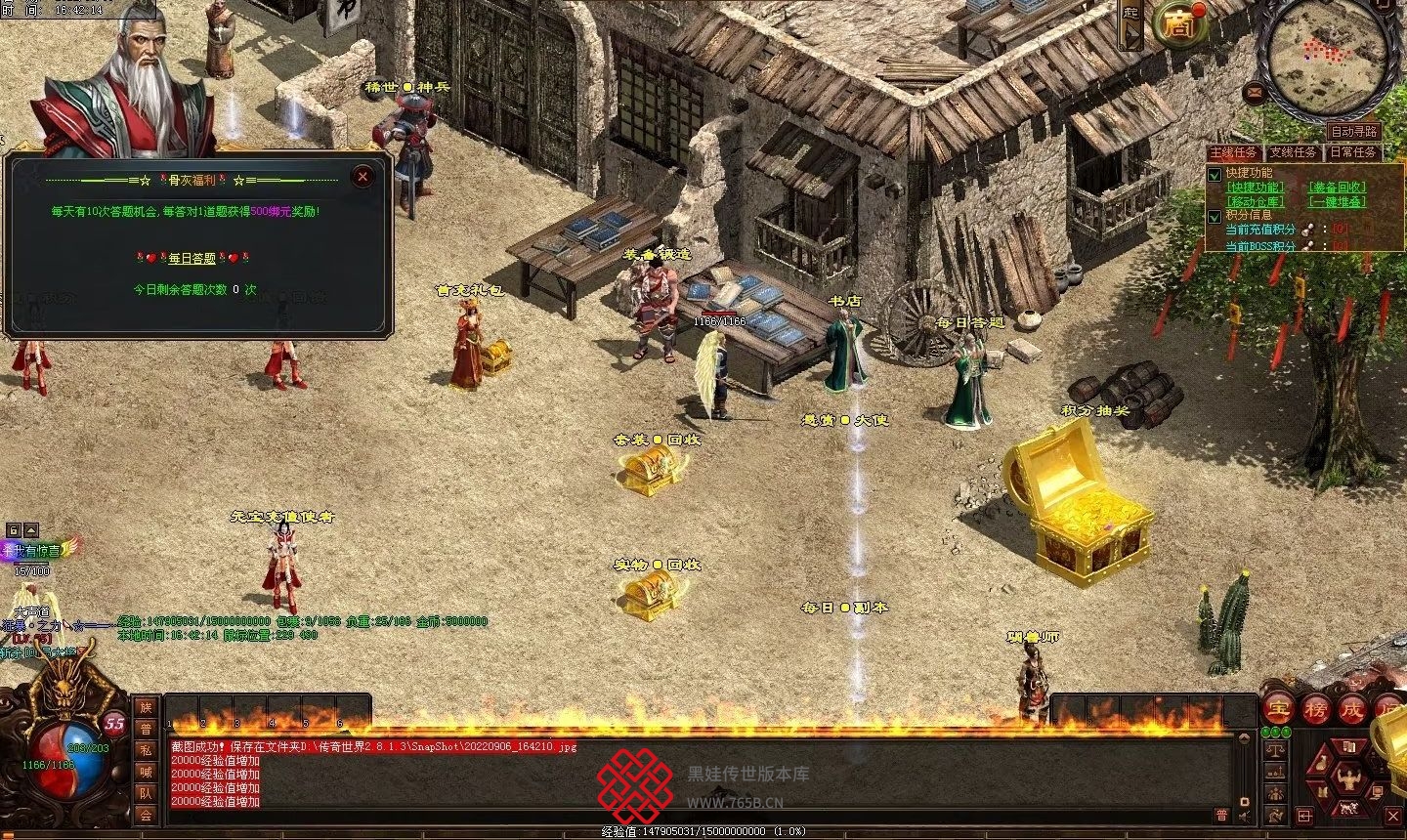Toggle the 快捷功能 checkbox

point(1215,174)
